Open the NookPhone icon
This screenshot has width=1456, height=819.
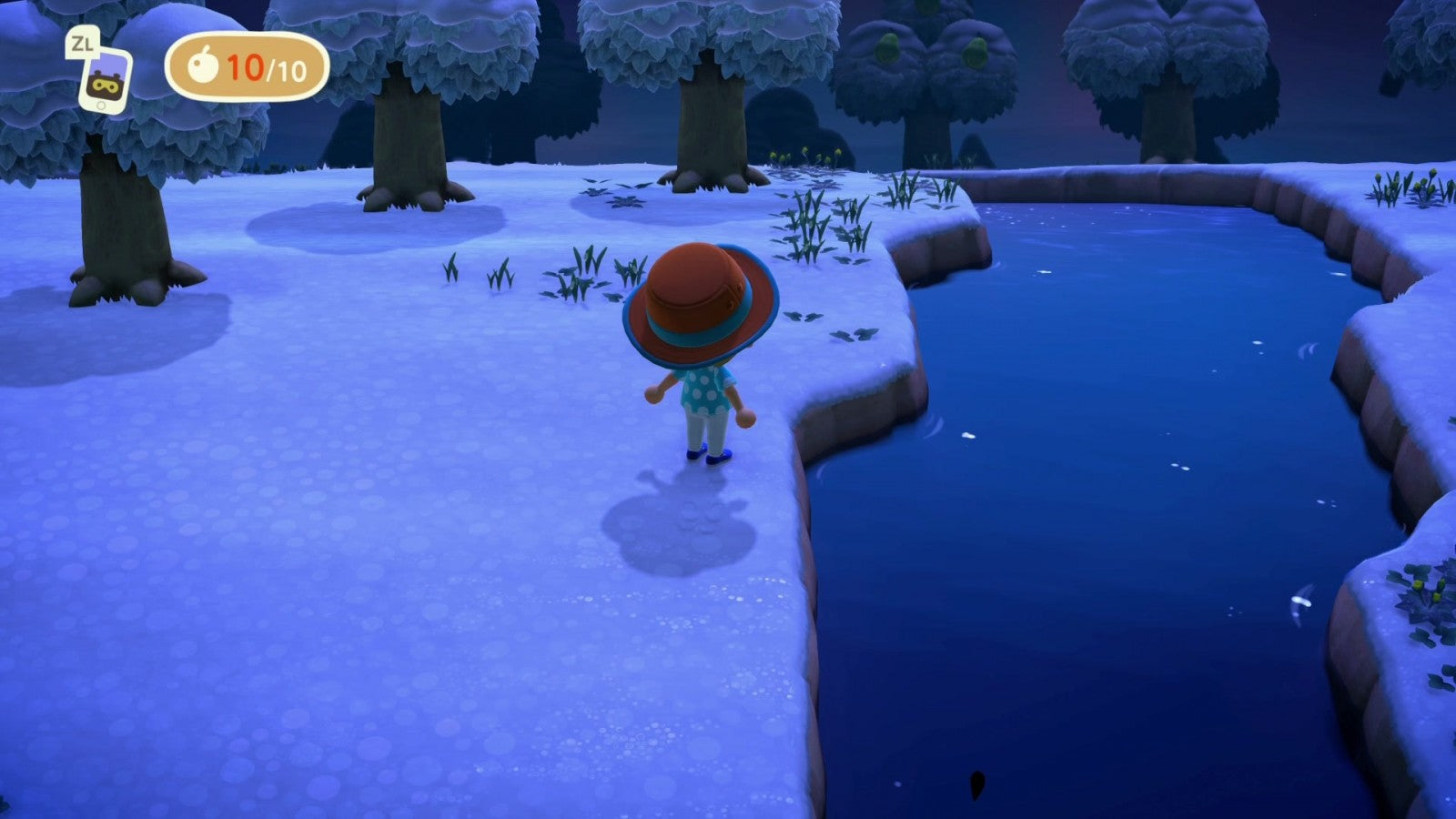(106, 80)
